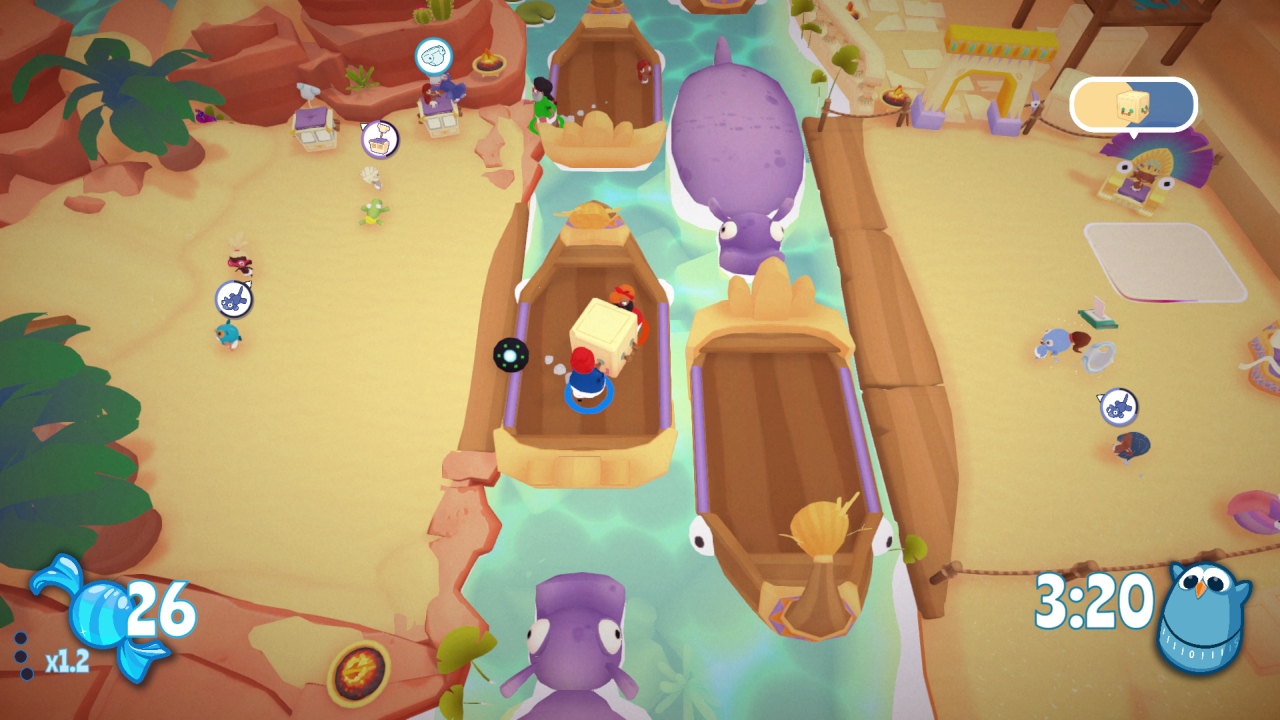Click the 3:20 timer display

point(1095,600)
